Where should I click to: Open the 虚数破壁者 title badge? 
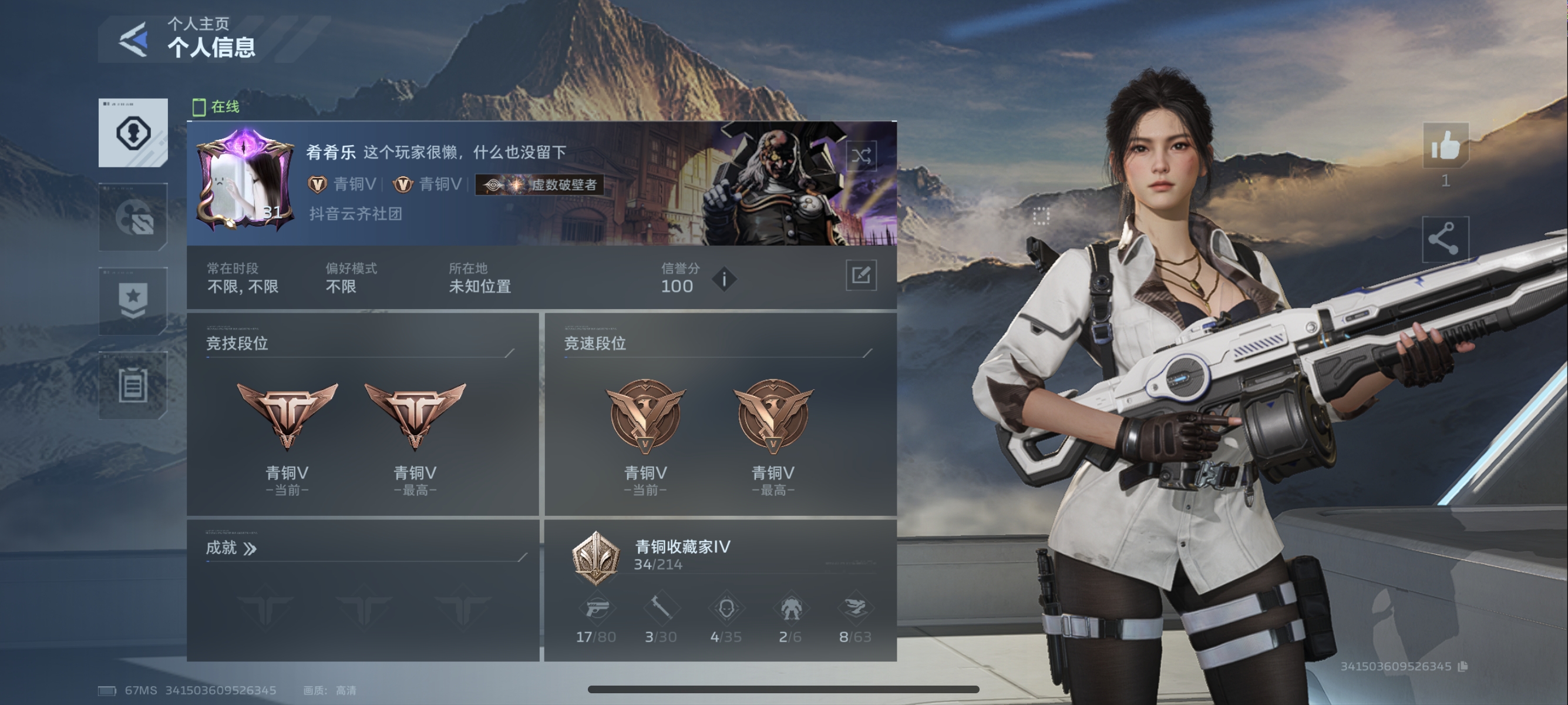click(x=539, y=184)
